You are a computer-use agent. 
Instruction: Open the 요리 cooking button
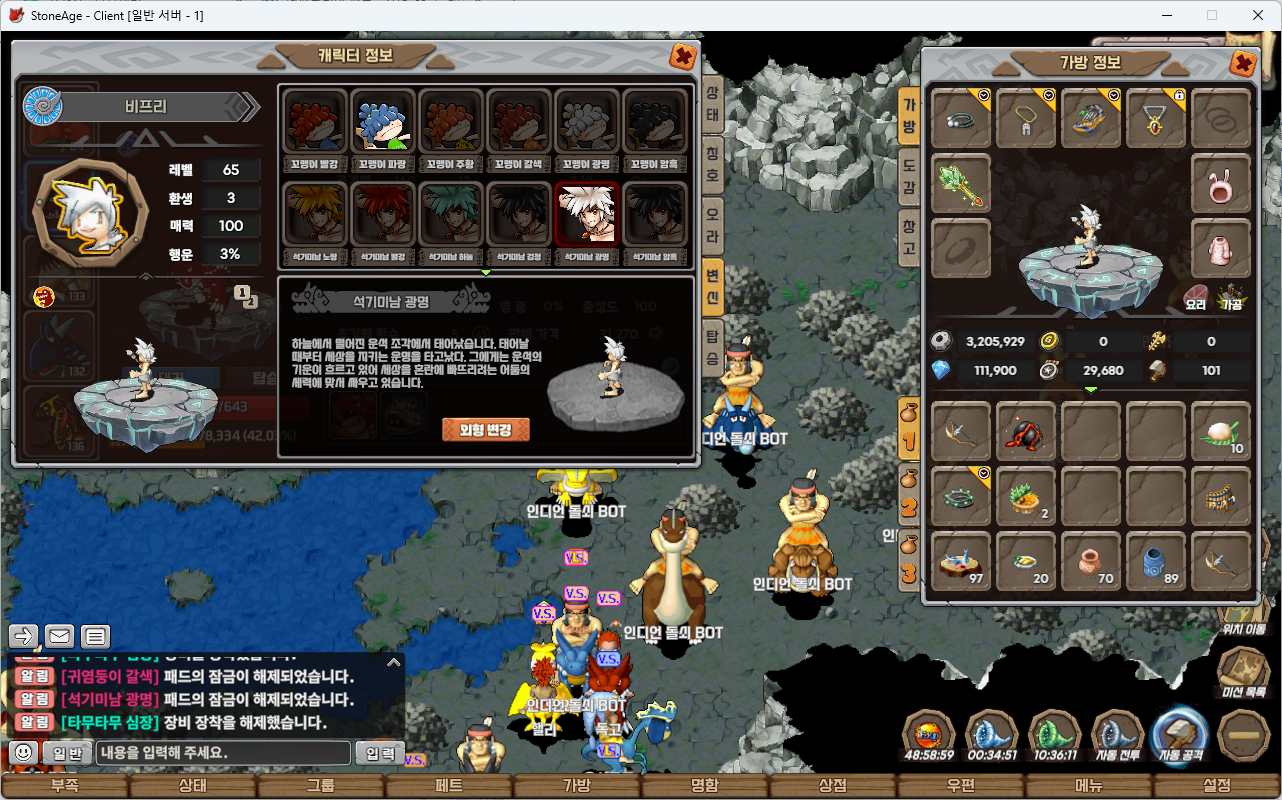1195,295
